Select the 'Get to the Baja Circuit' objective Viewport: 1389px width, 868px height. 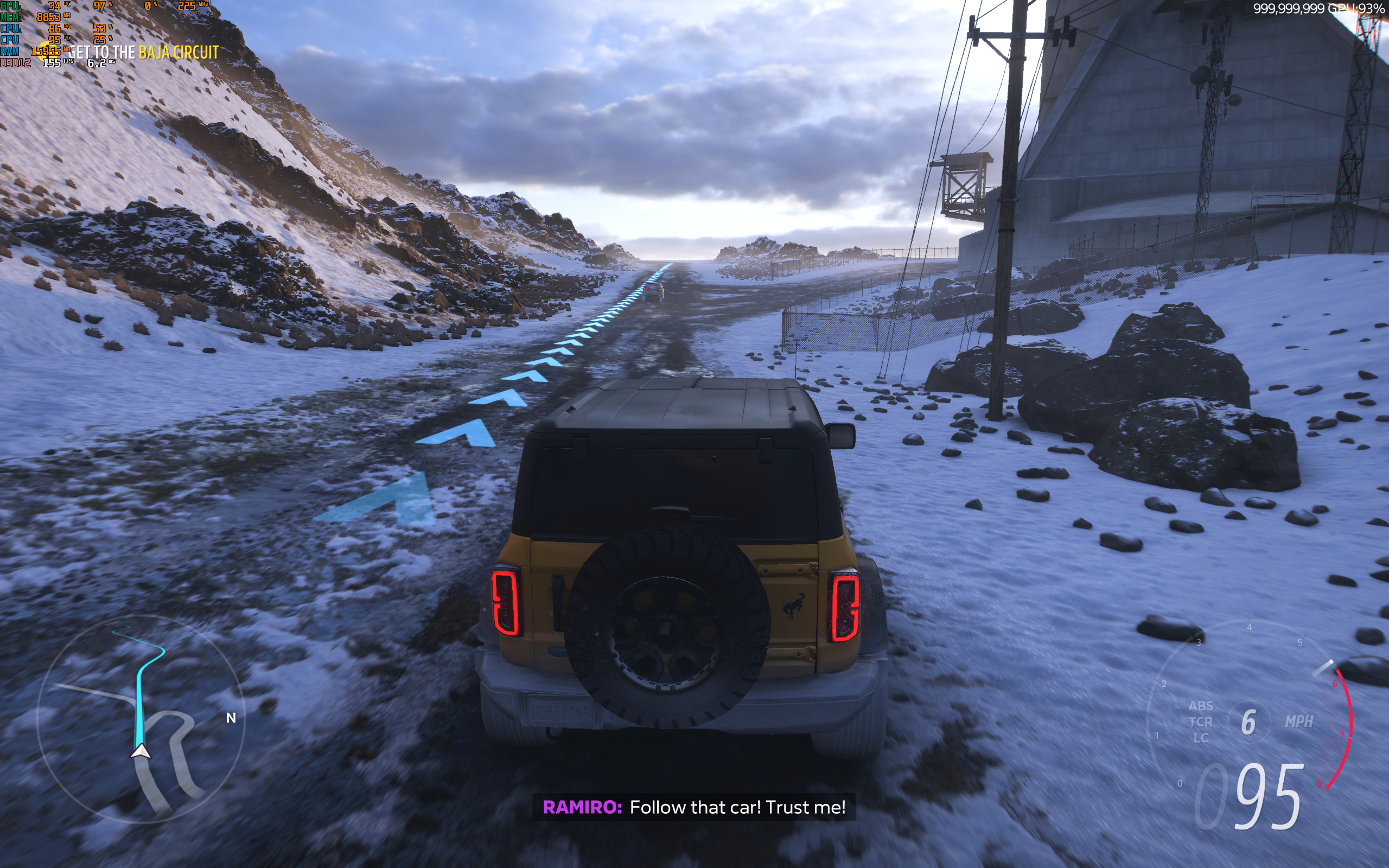point(144,53)
